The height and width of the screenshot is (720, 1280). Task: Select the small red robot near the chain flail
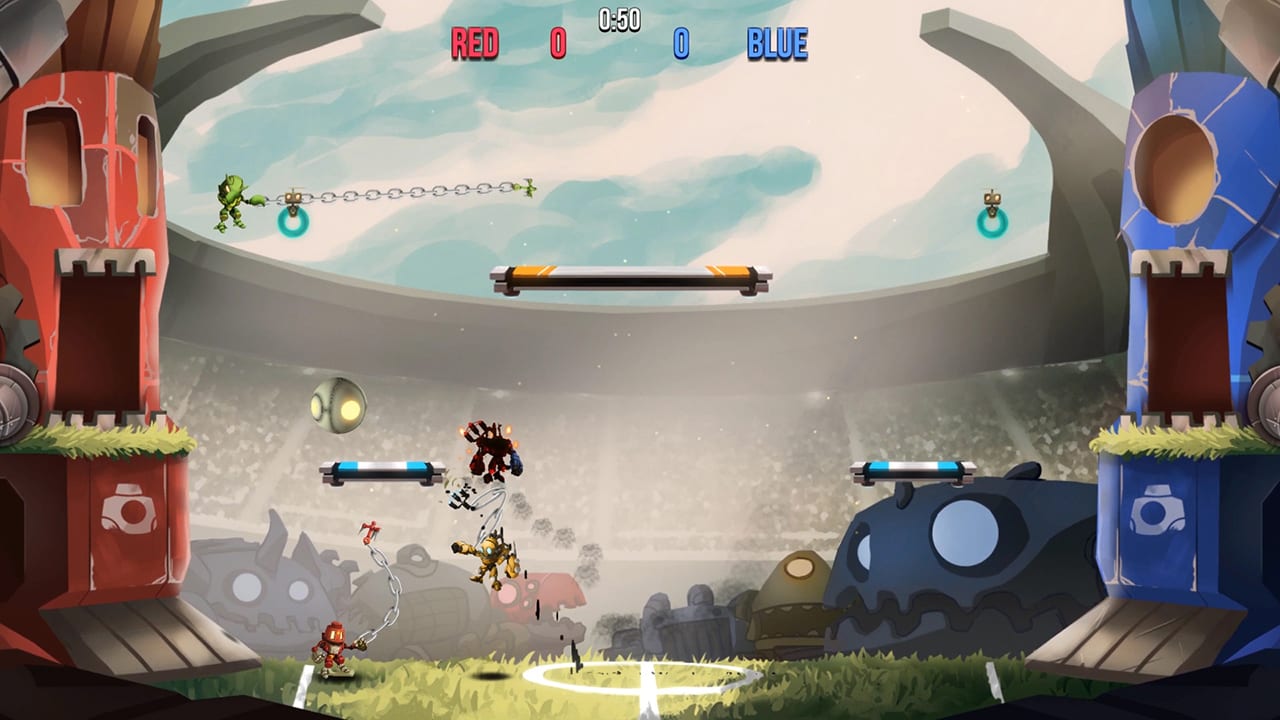(337, 646)
